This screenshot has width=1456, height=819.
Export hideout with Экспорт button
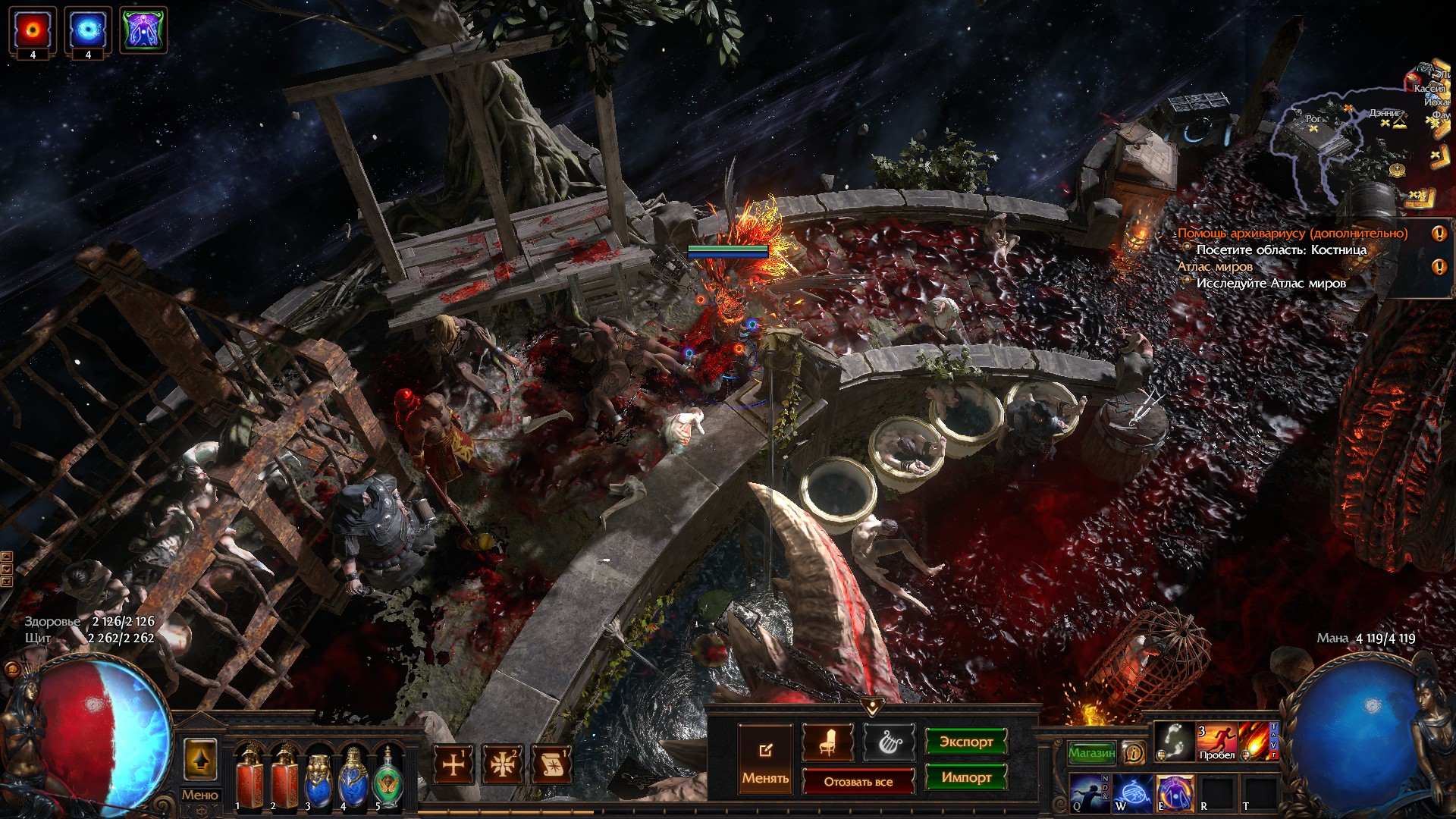coord(965,742)
